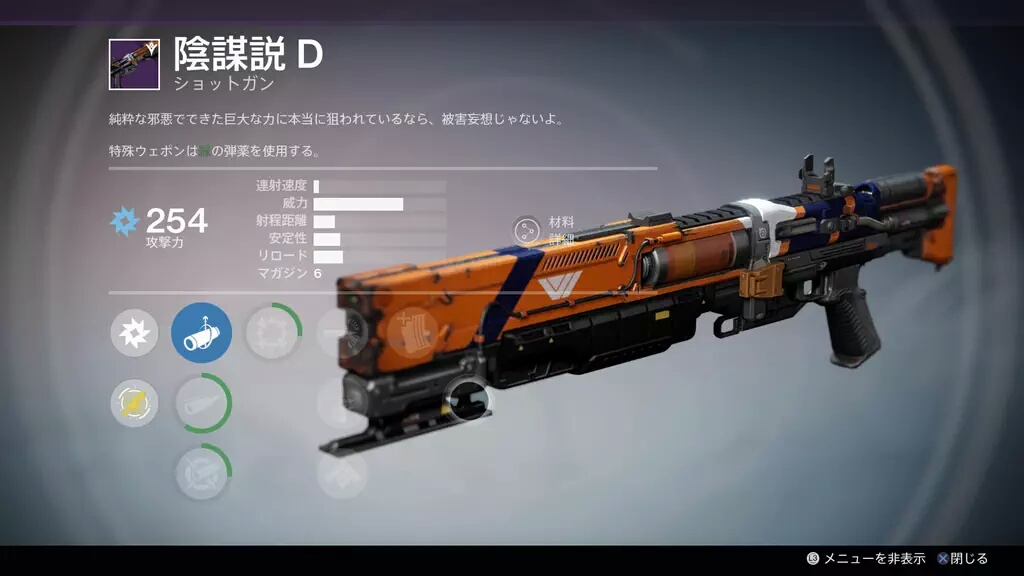Image resolution: width=1024 pixels, height=576 pixels.
Task: Open the 材料詳細 materials details
Action: (x=527, y=231)
